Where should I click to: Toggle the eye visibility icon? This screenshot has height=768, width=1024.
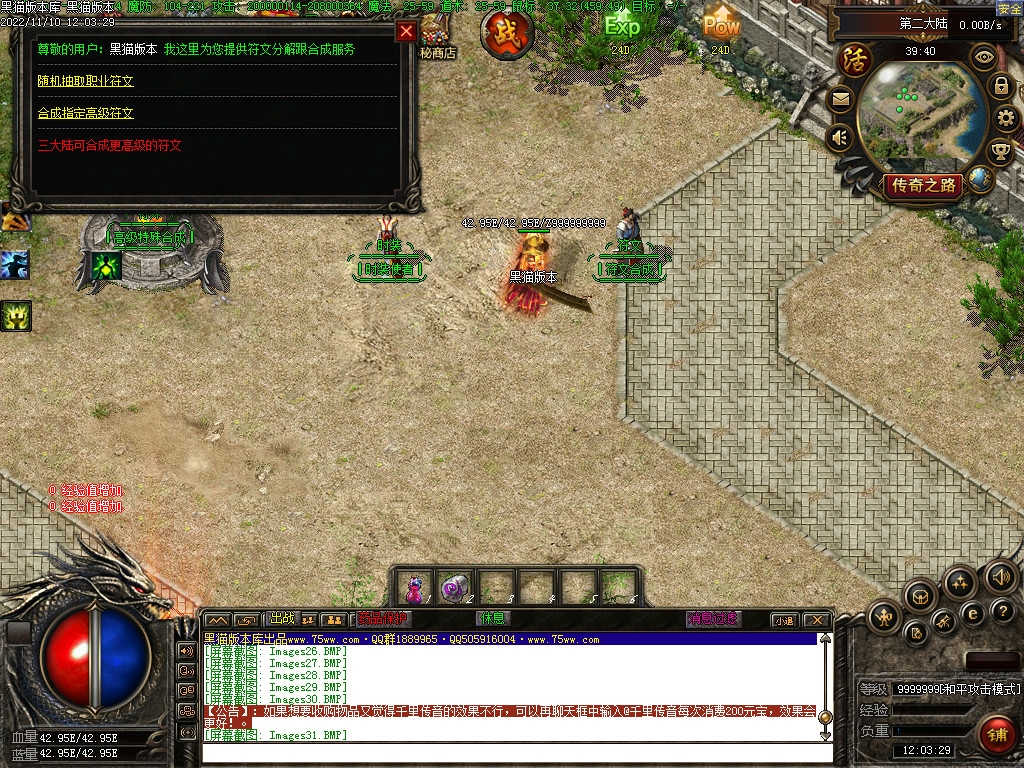985,56
